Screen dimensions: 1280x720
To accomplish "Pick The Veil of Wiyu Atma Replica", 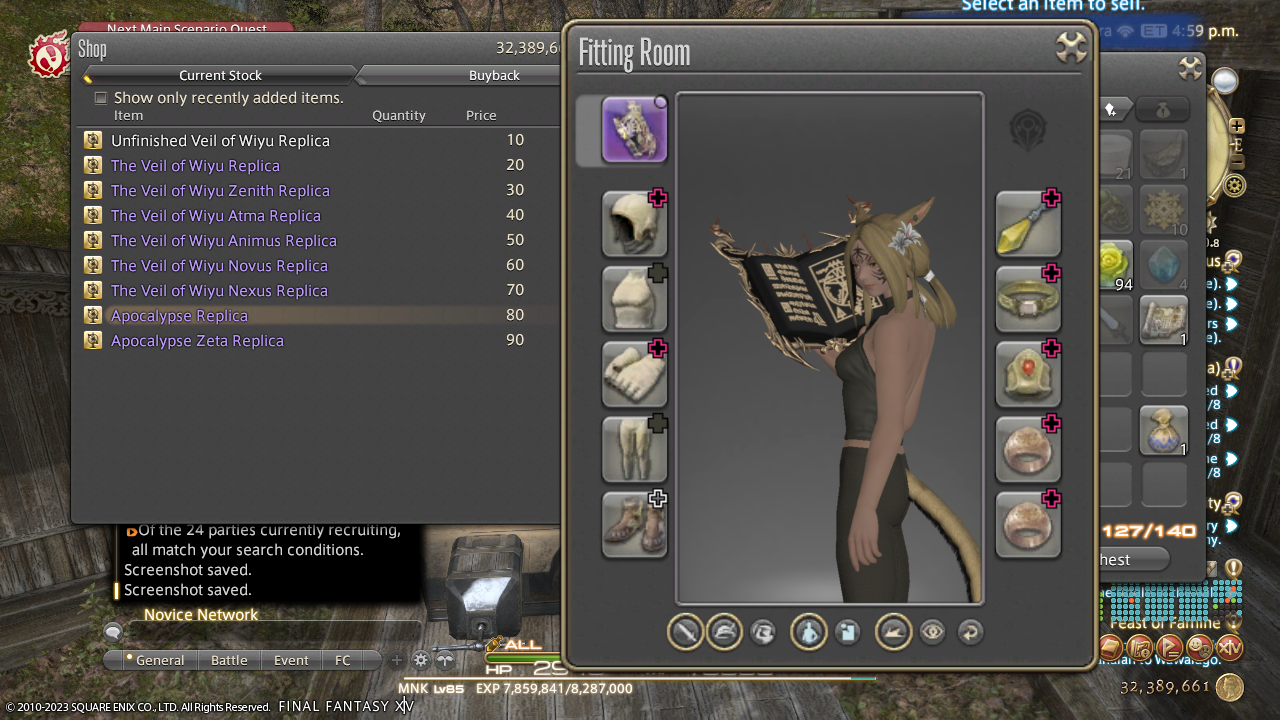I will [x=216, y=216].
